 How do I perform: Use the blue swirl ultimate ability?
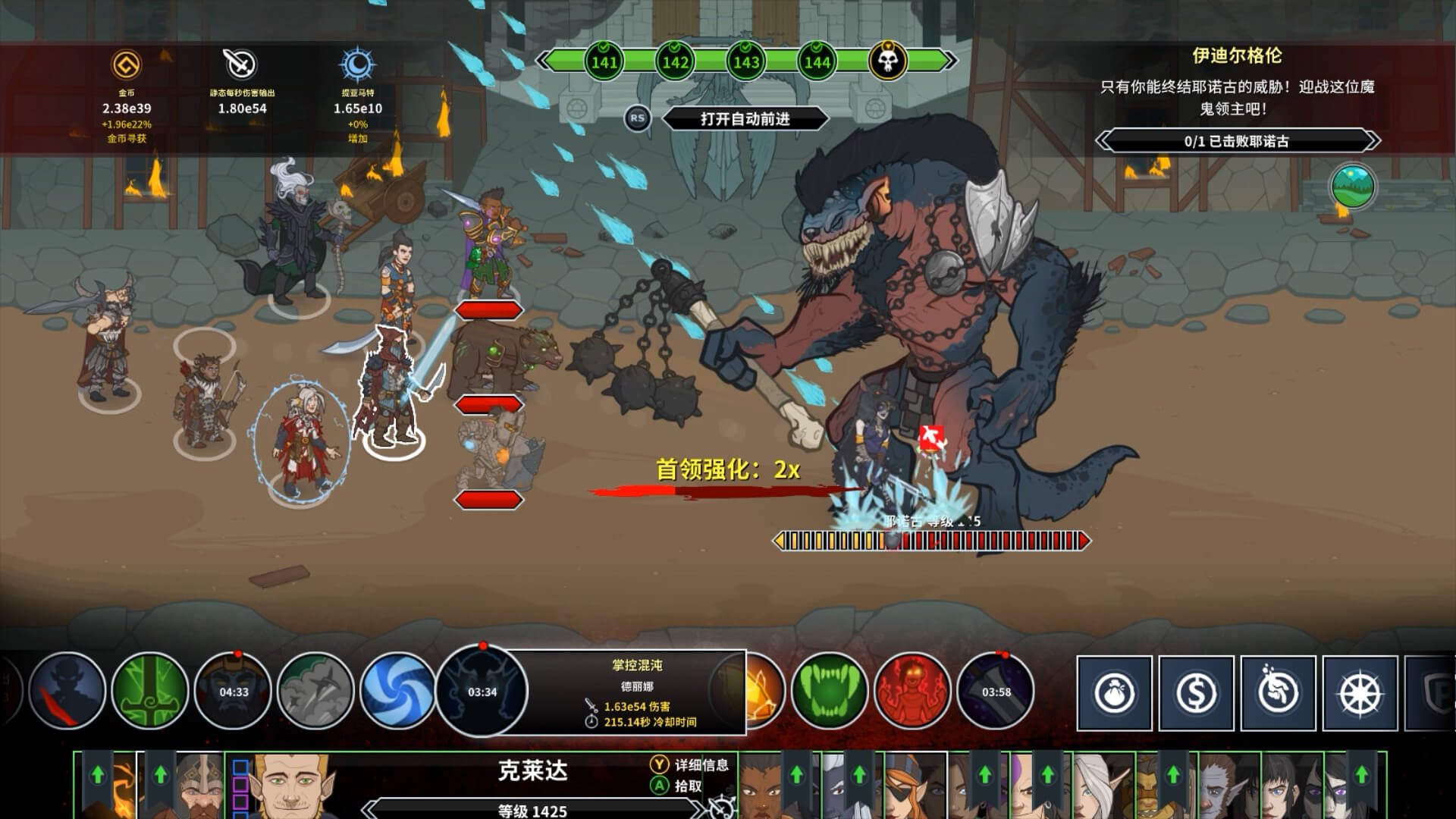398,691
